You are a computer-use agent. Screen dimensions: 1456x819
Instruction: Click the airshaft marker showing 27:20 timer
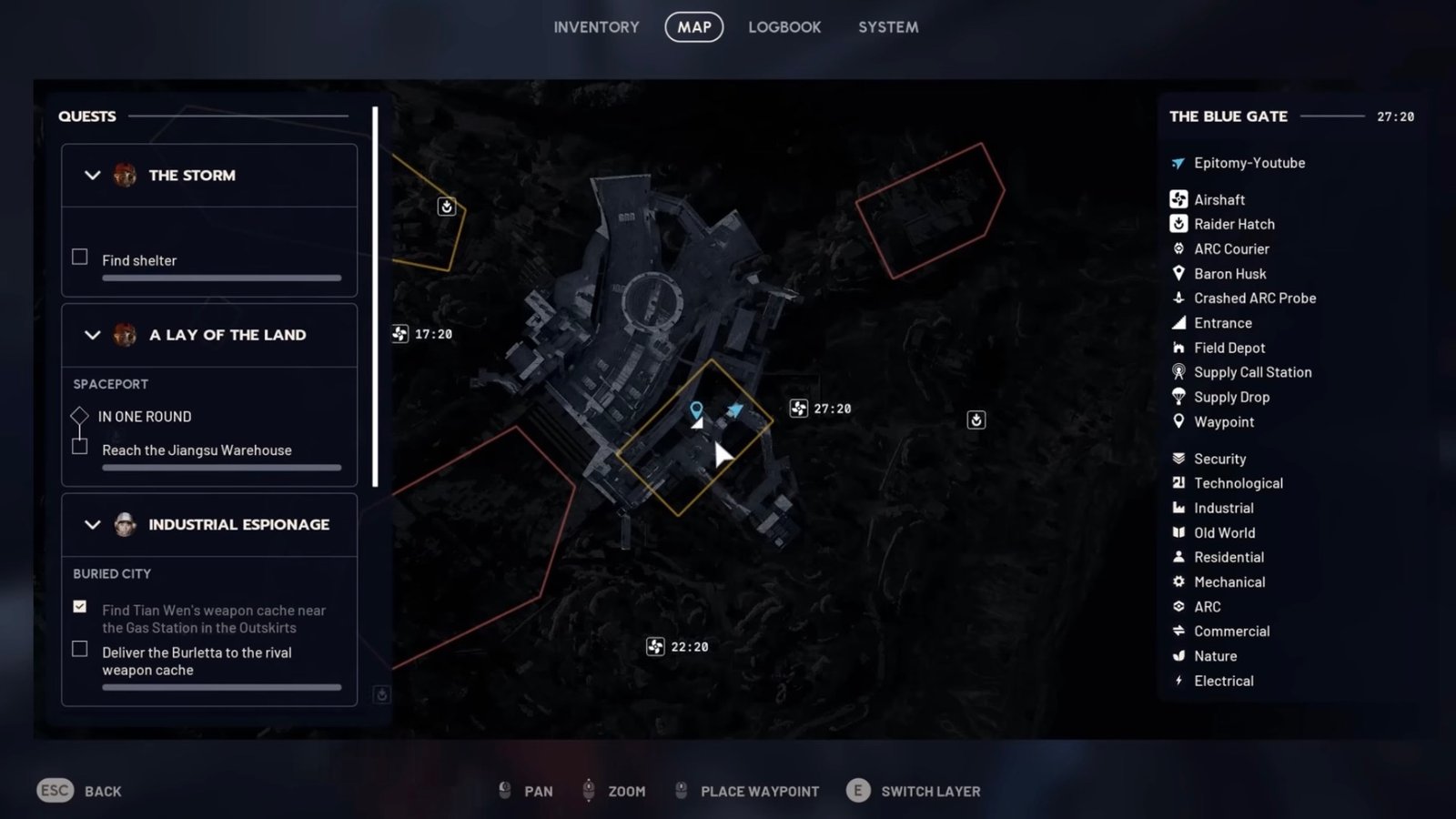[798, 409]
